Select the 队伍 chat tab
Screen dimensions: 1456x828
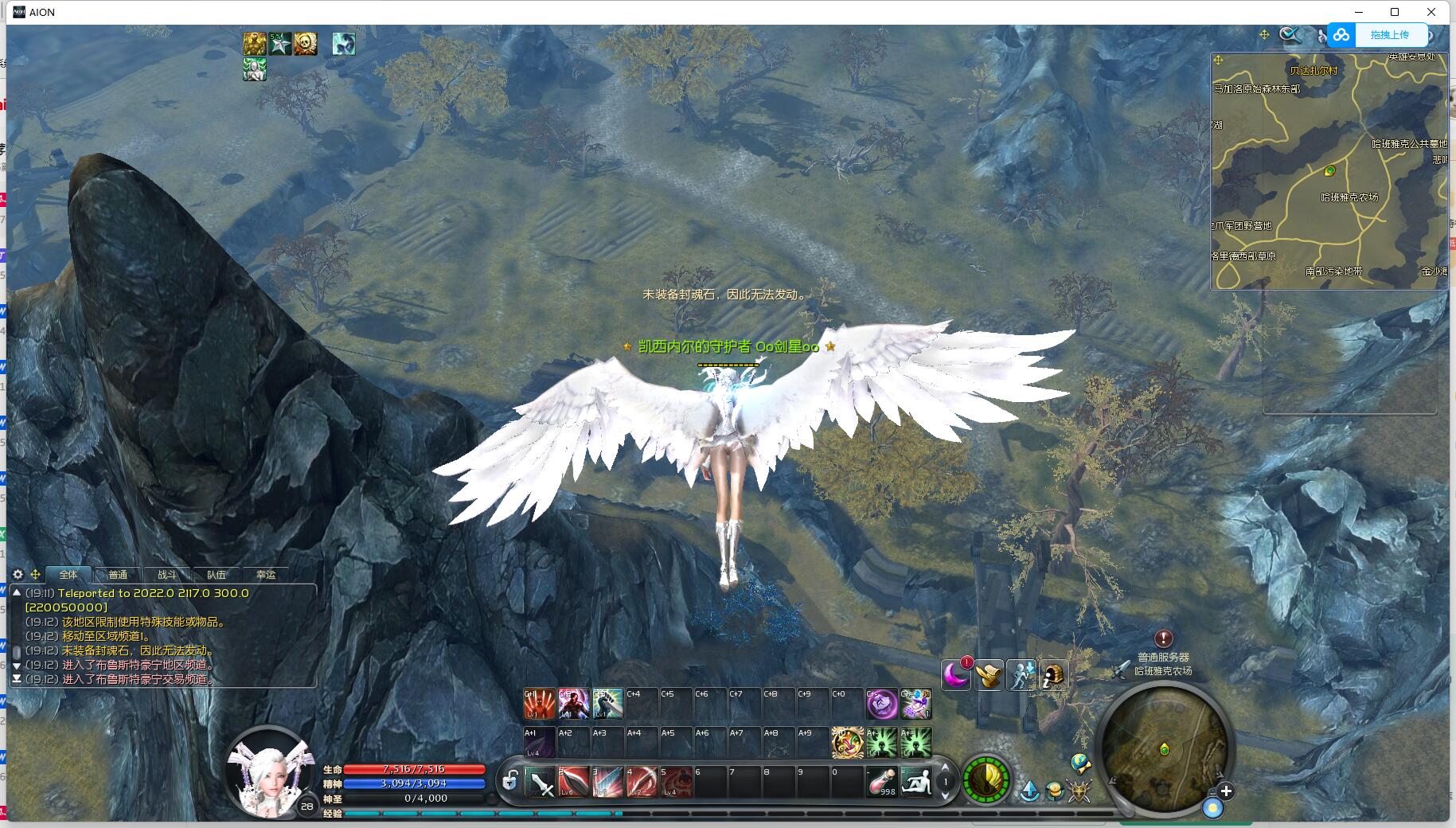[x=217, y=575]
